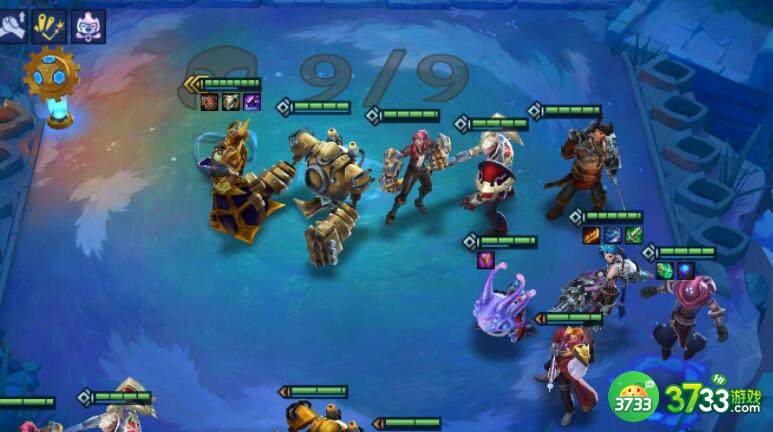Check the pink triangle item on the purple creature

pyautogui.click(x=485, y=260)
